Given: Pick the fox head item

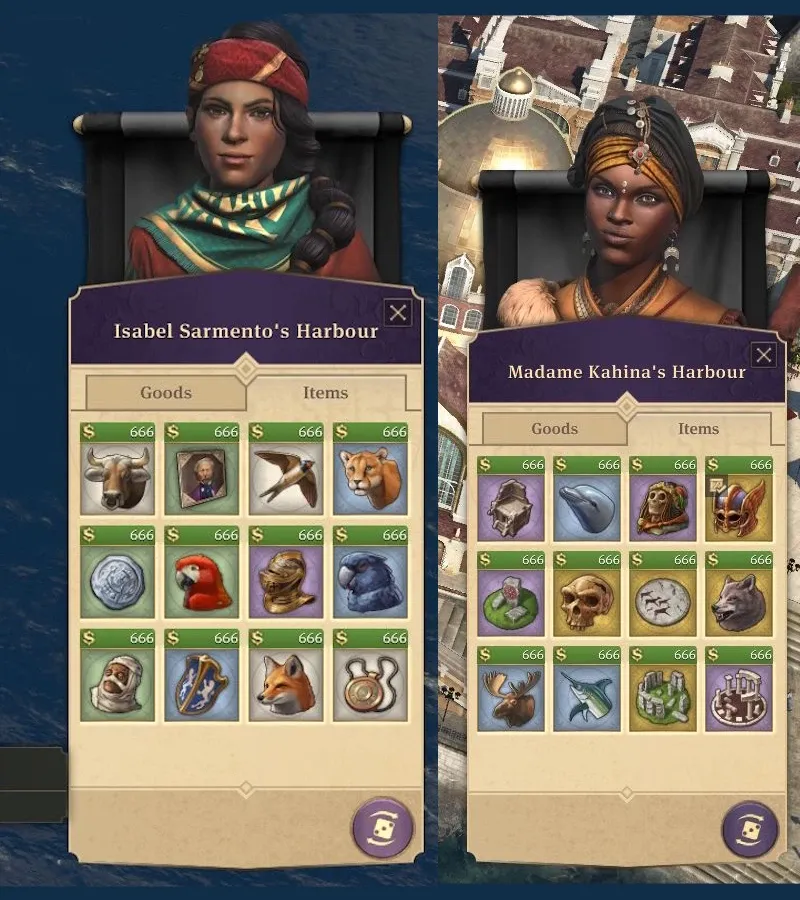Looking at the screenshot, I should [286, 686].
